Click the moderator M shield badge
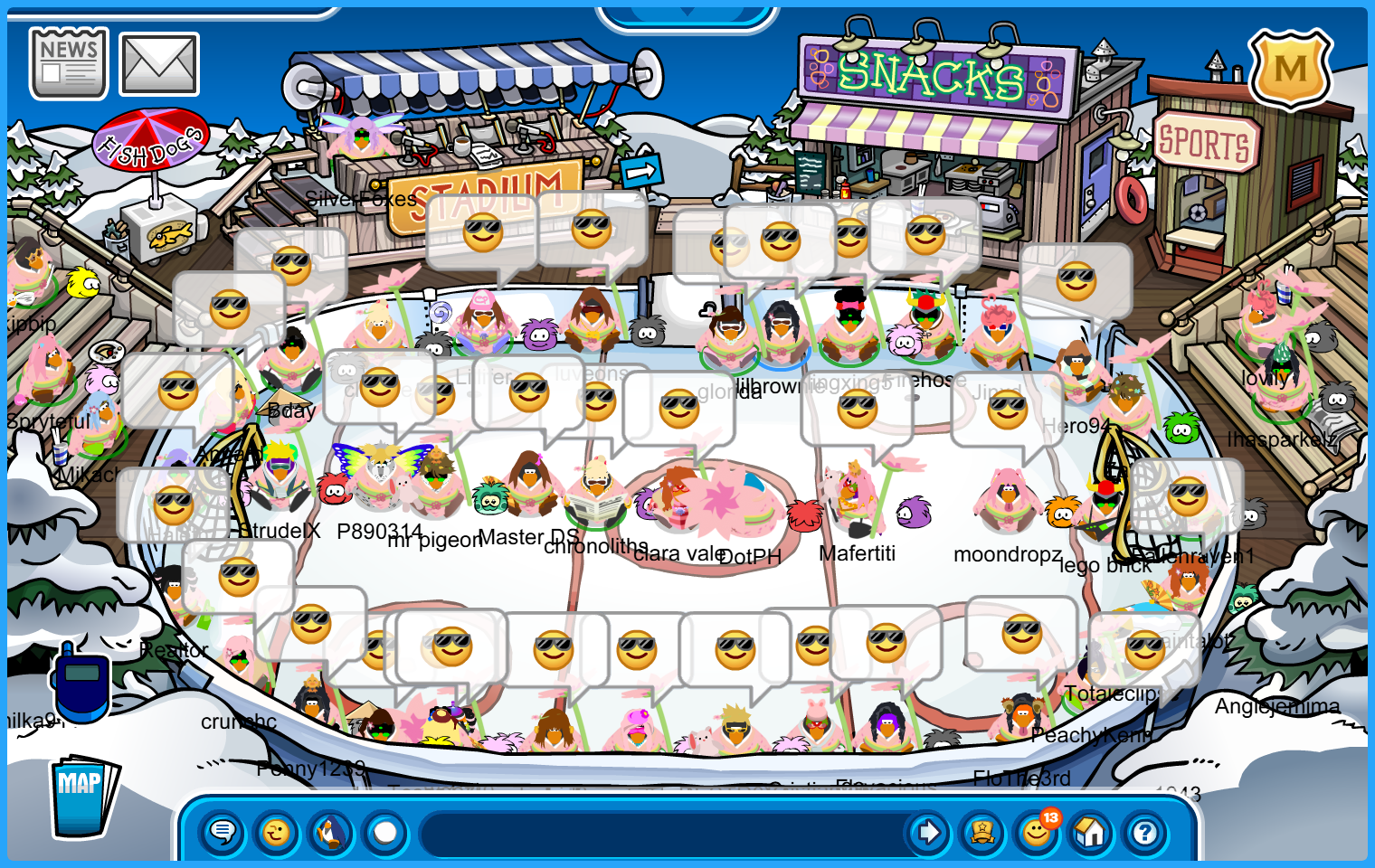 point(1290,69)
